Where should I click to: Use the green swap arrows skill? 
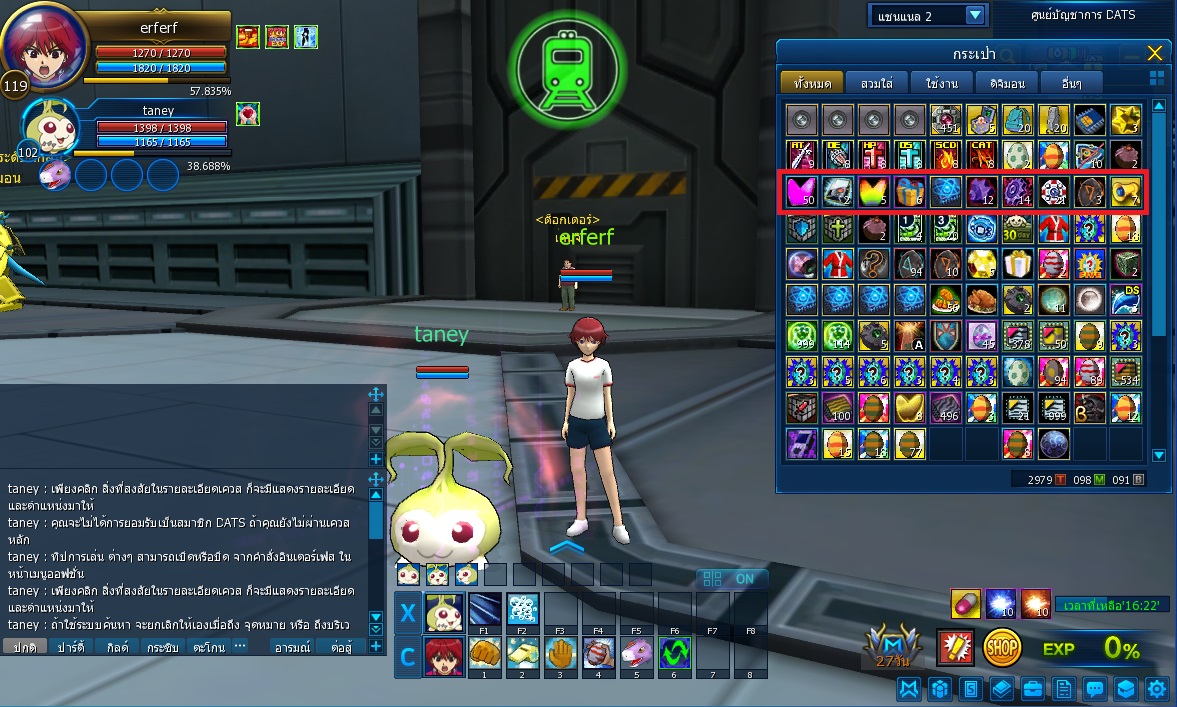pos(674,651)
